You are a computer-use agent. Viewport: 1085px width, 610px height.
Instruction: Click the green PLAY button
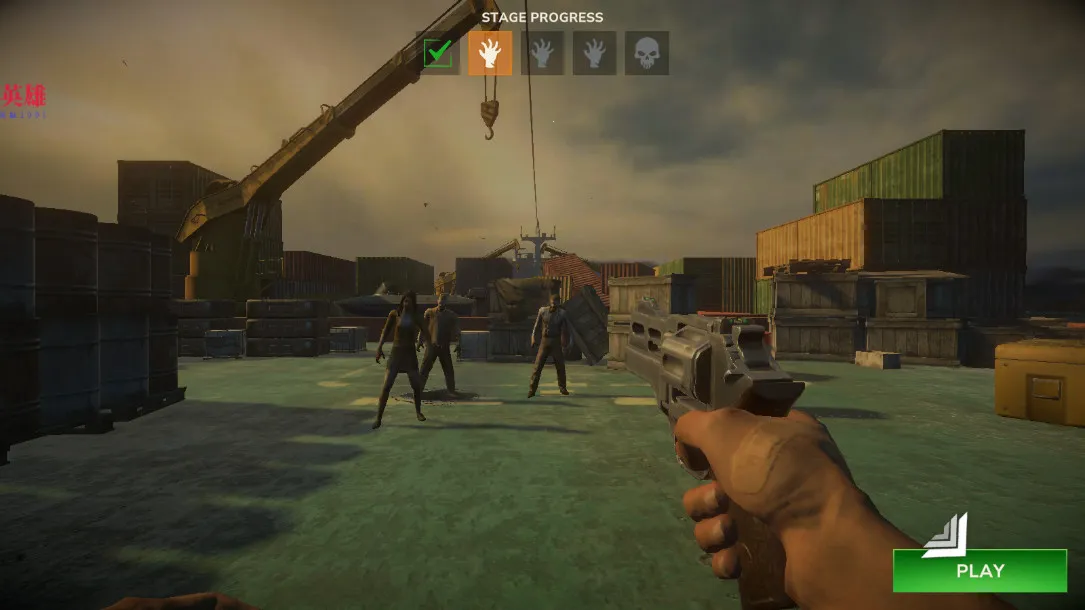click(x=979, y=570)
